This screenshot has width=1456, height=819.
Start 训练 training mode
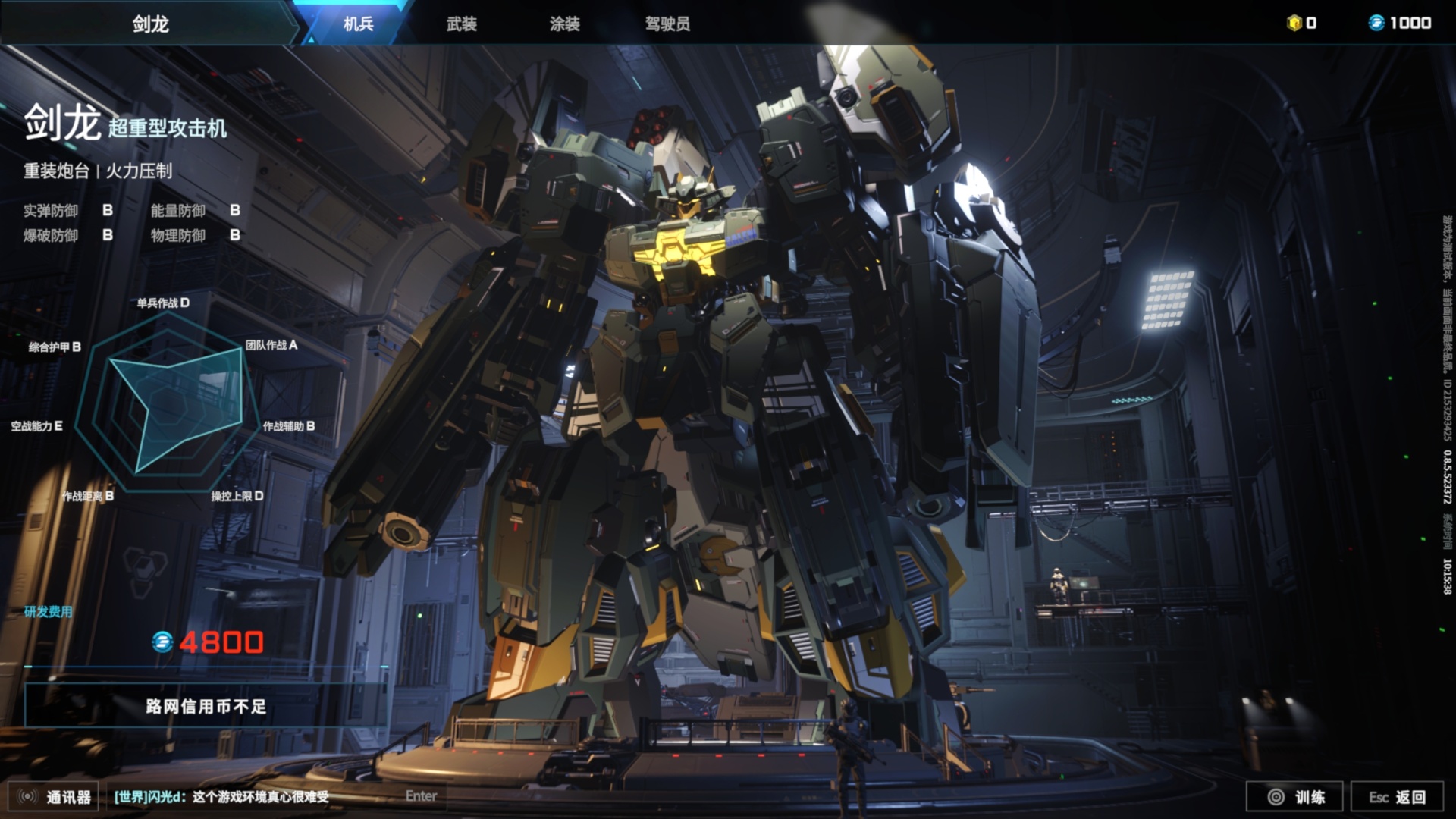(1295, 797)
